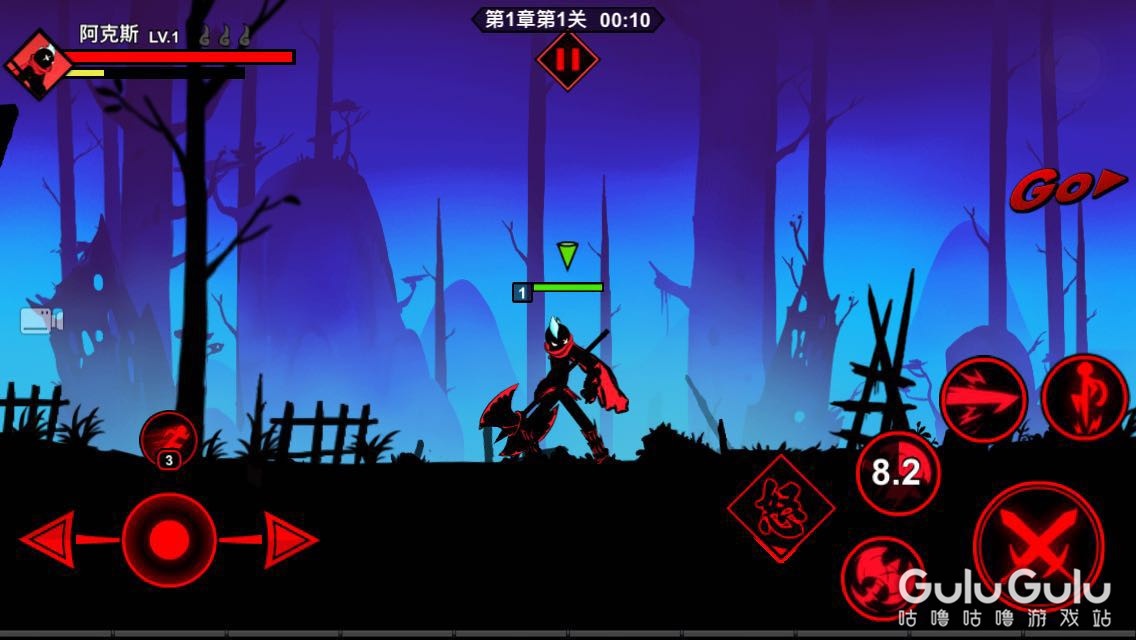Viewport: 1136px width, 640px height.
Task: Pause the game with the red pause button
Action: (x=567, y=60)
